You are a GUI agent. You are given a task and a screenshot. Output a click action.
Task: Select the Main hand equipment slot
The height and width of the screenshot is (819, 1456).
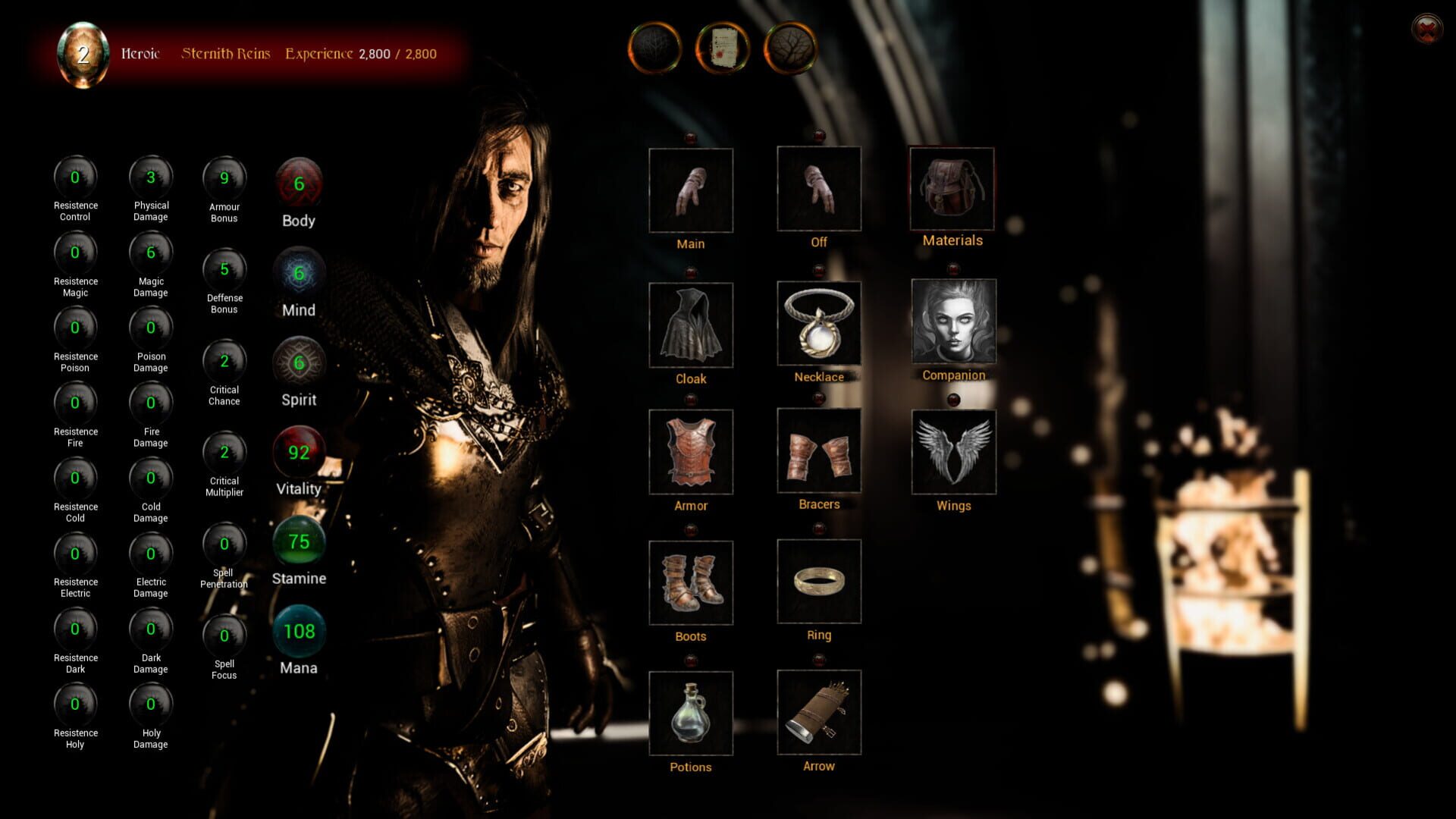click(690, 190)
